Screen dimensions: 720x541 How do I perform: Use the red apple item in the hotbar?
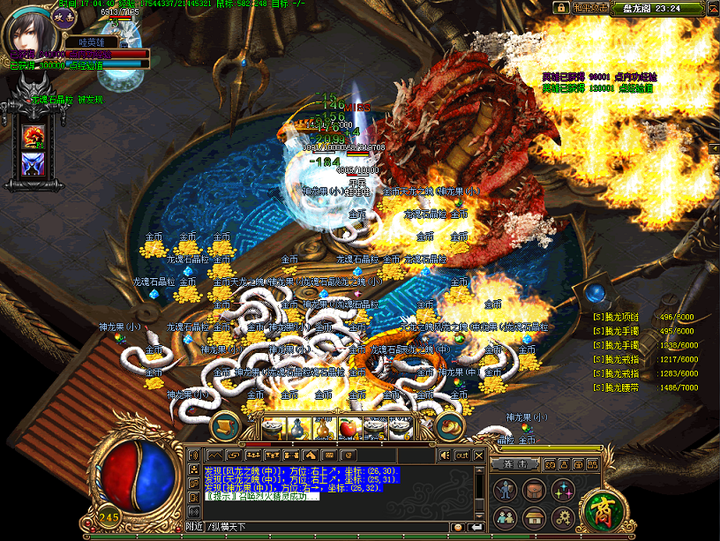350,427
